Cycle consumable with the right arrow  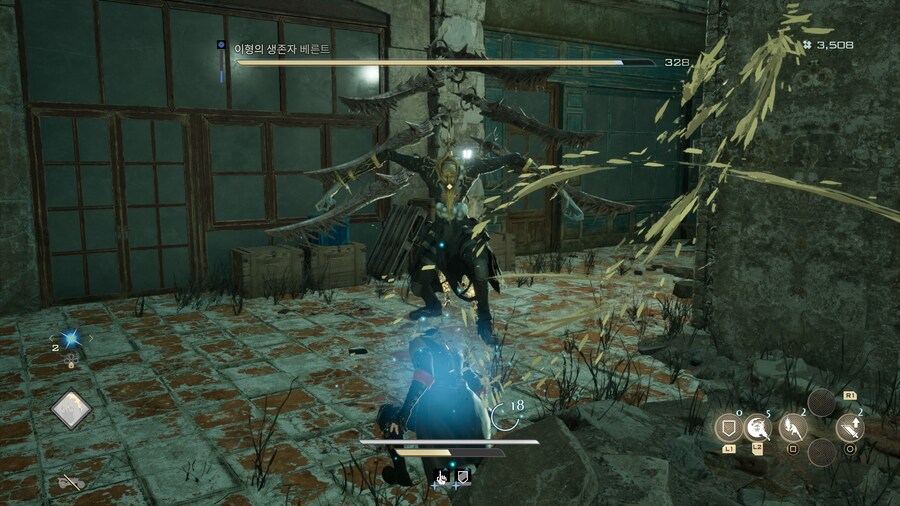91,339
